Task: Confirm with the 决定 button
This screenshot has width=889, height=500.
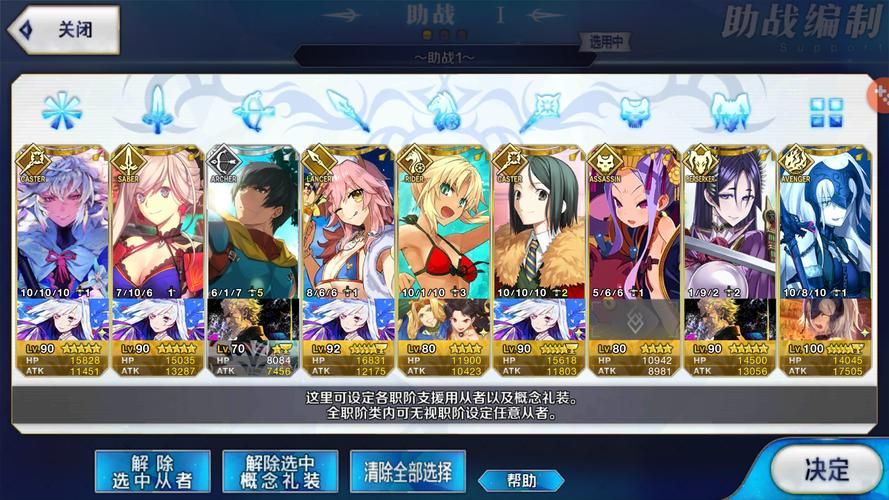Action: pyautogui.click(x=828, y=469)
